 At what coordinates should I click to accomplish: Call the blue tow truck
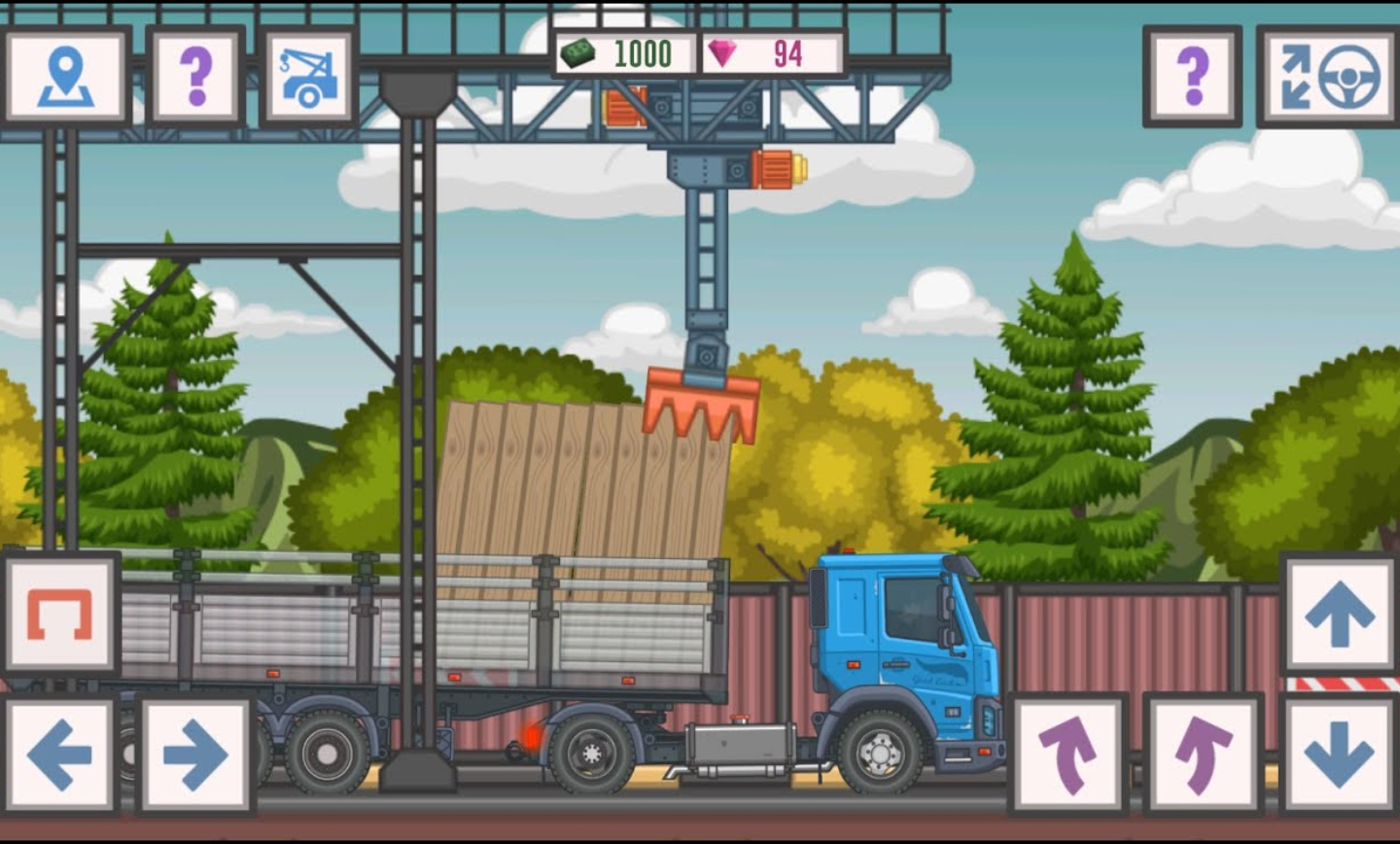coord(309,76)
